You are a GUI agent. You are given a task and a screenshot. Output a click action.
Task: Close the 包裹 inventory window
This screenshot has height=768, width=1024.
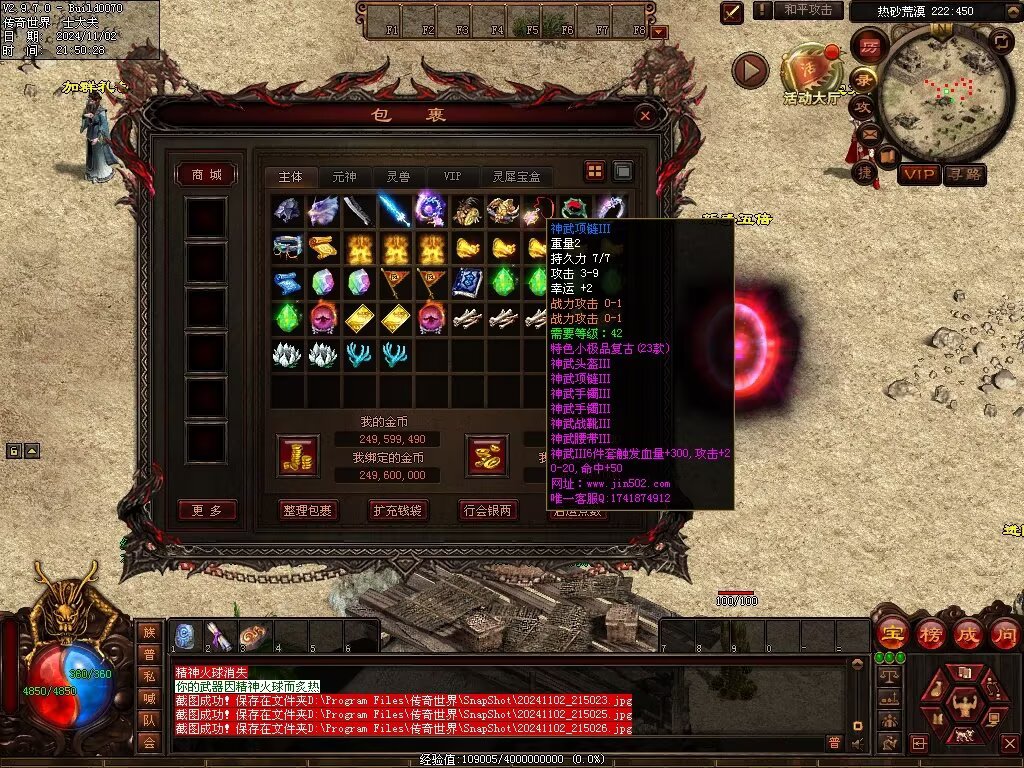pyautogui.click(x=645, y=116)
